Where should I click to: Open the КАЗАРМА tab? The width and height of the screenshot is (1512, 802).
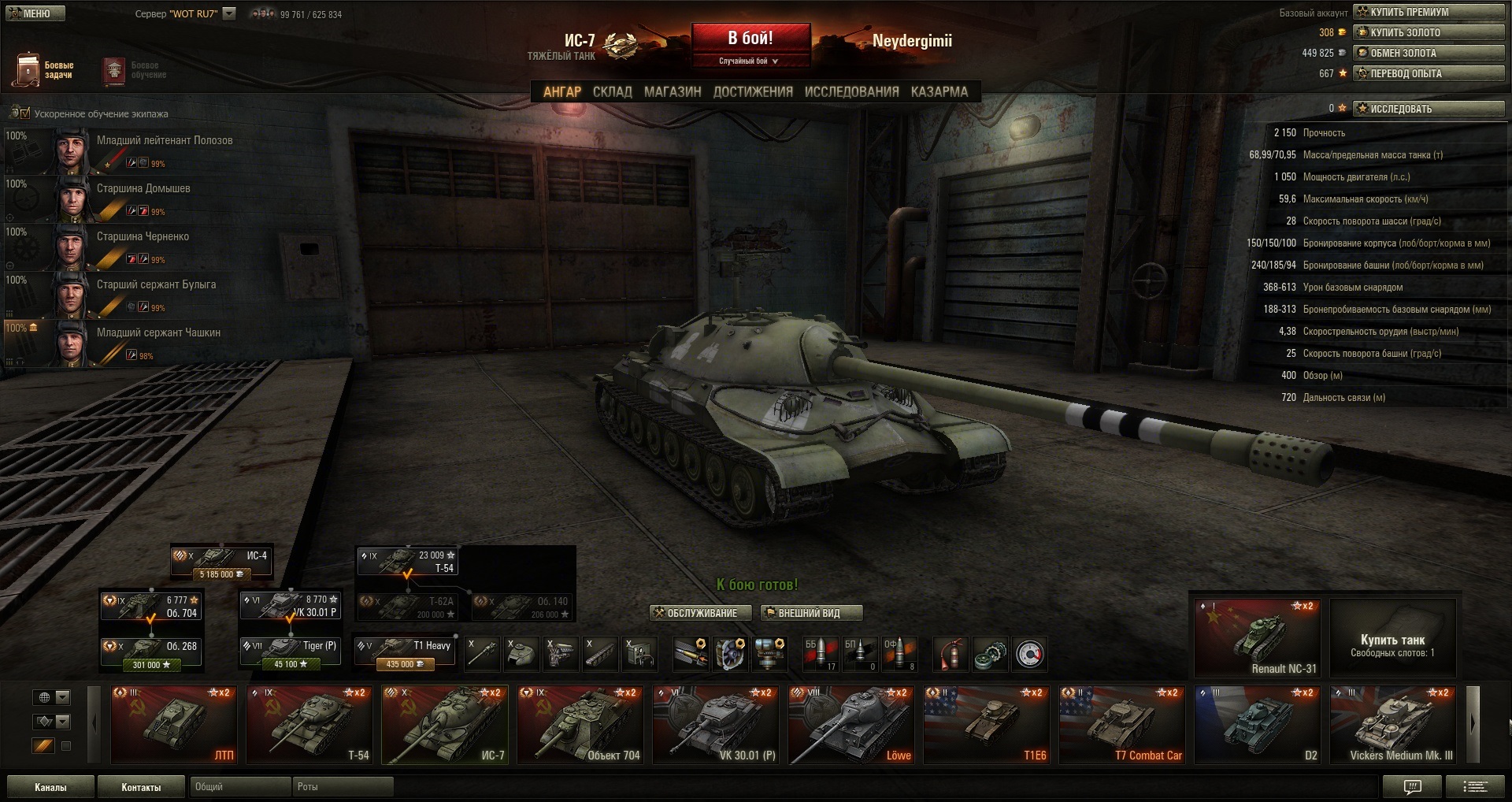click(939, 92)
